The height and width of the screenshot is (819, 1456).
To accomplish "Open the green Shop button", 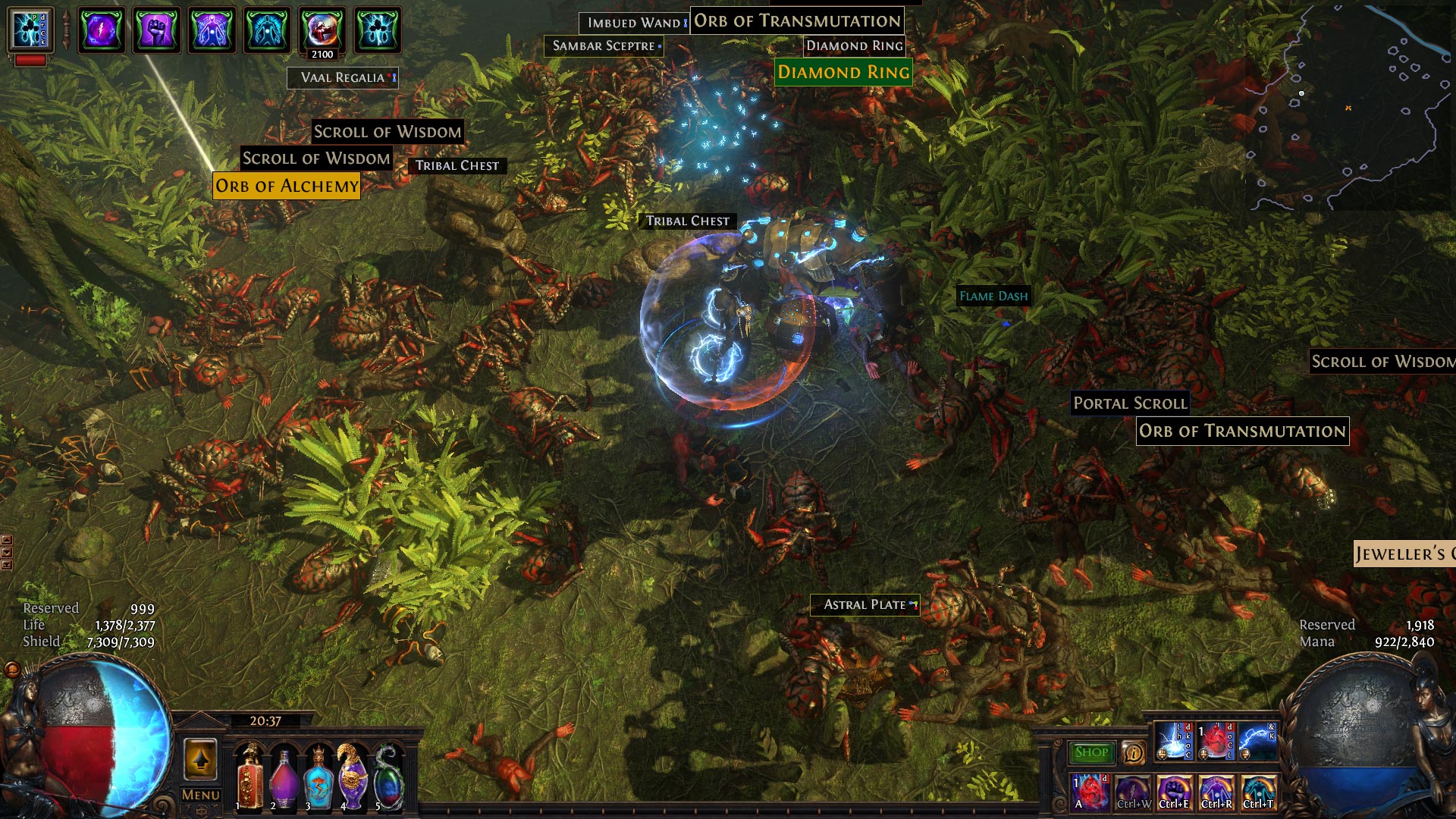I will click(x=1091, y=752).
